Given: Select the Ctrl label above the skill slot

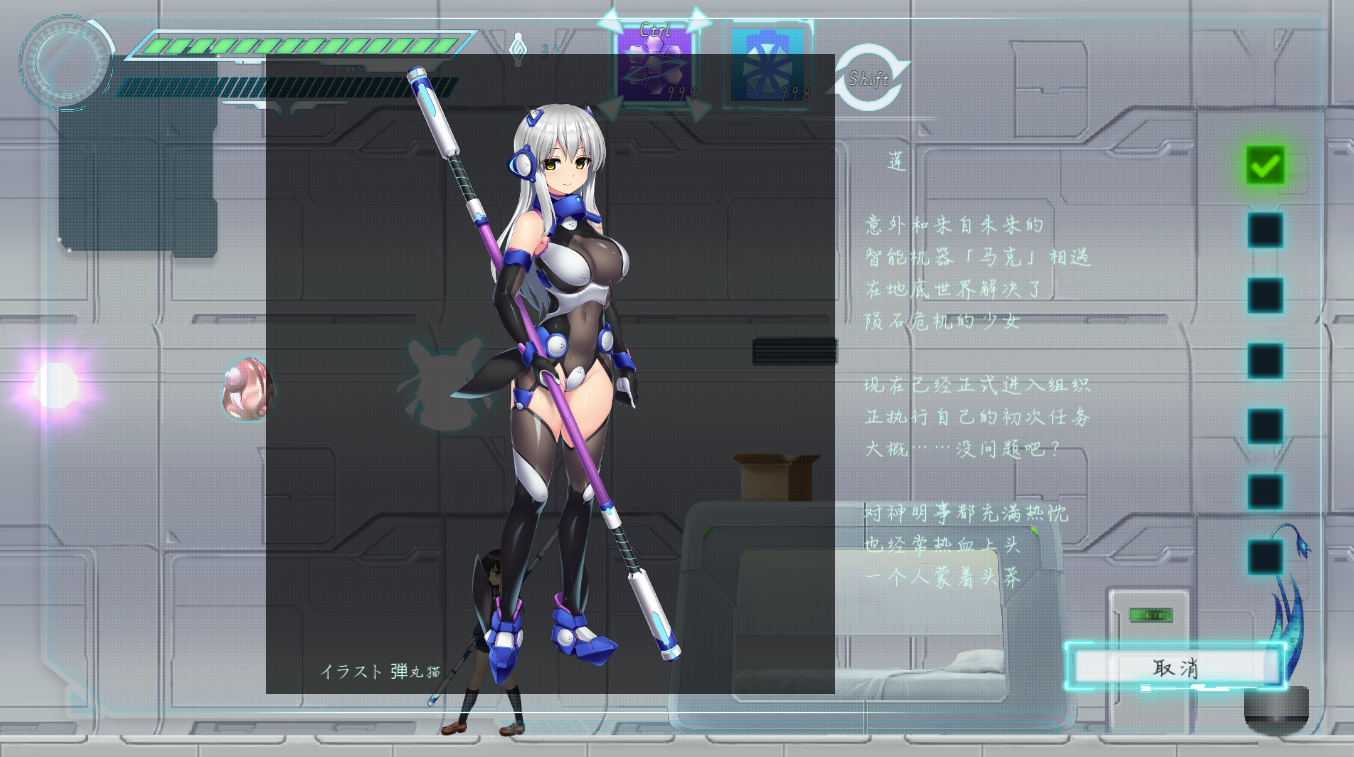Looking at the screenshot, I should point(655,28).
